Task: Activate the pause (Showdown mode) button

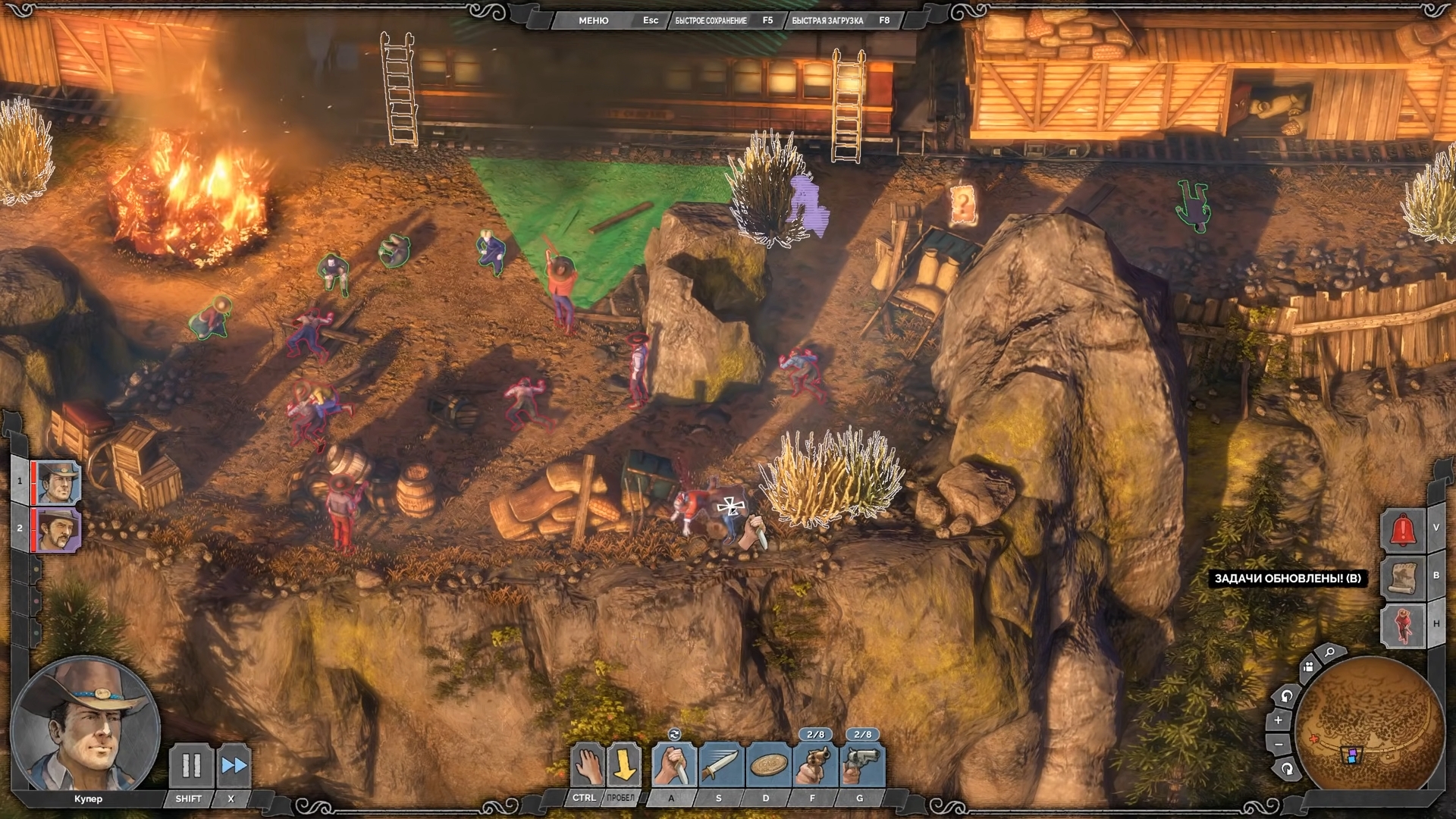Action: tap(190, 766)
